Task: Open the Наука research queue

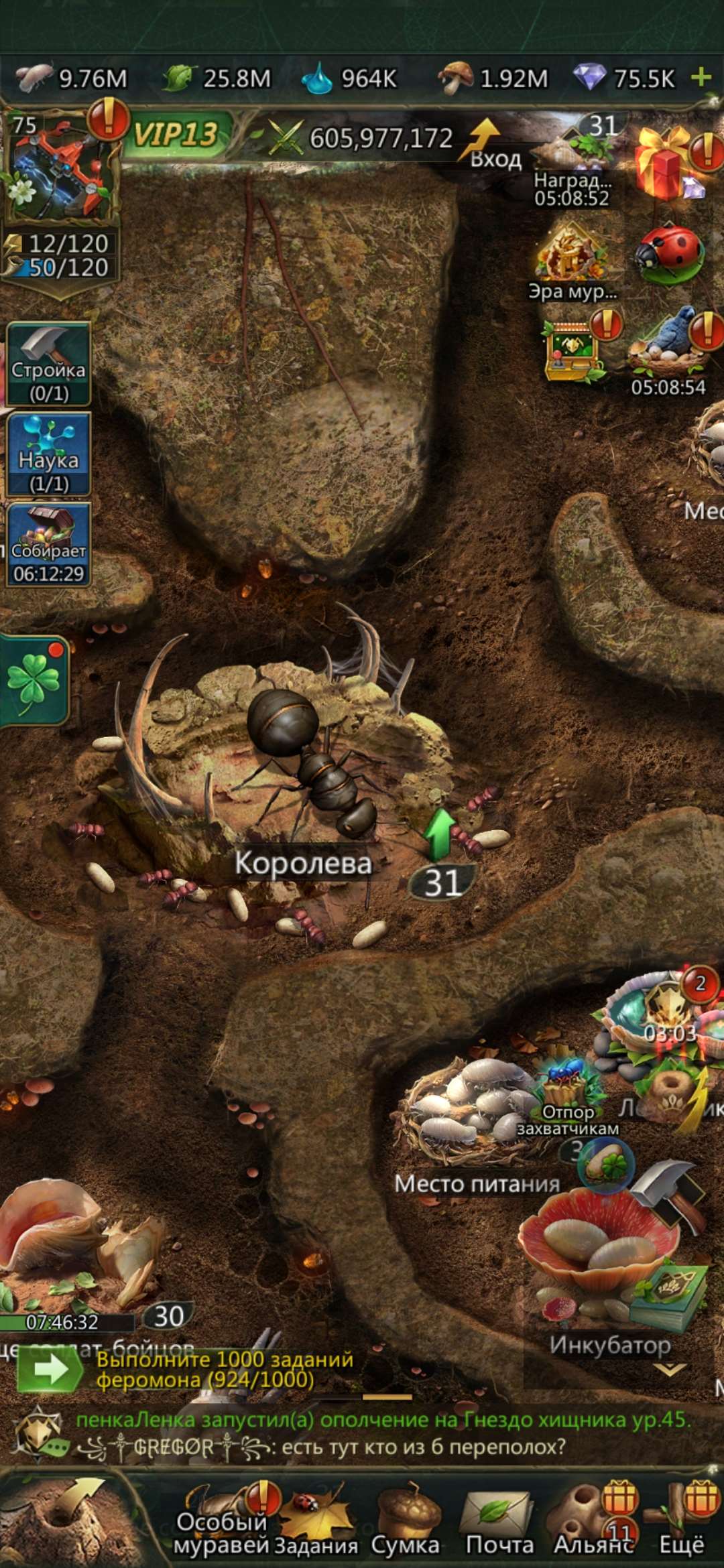Action: 48,454
